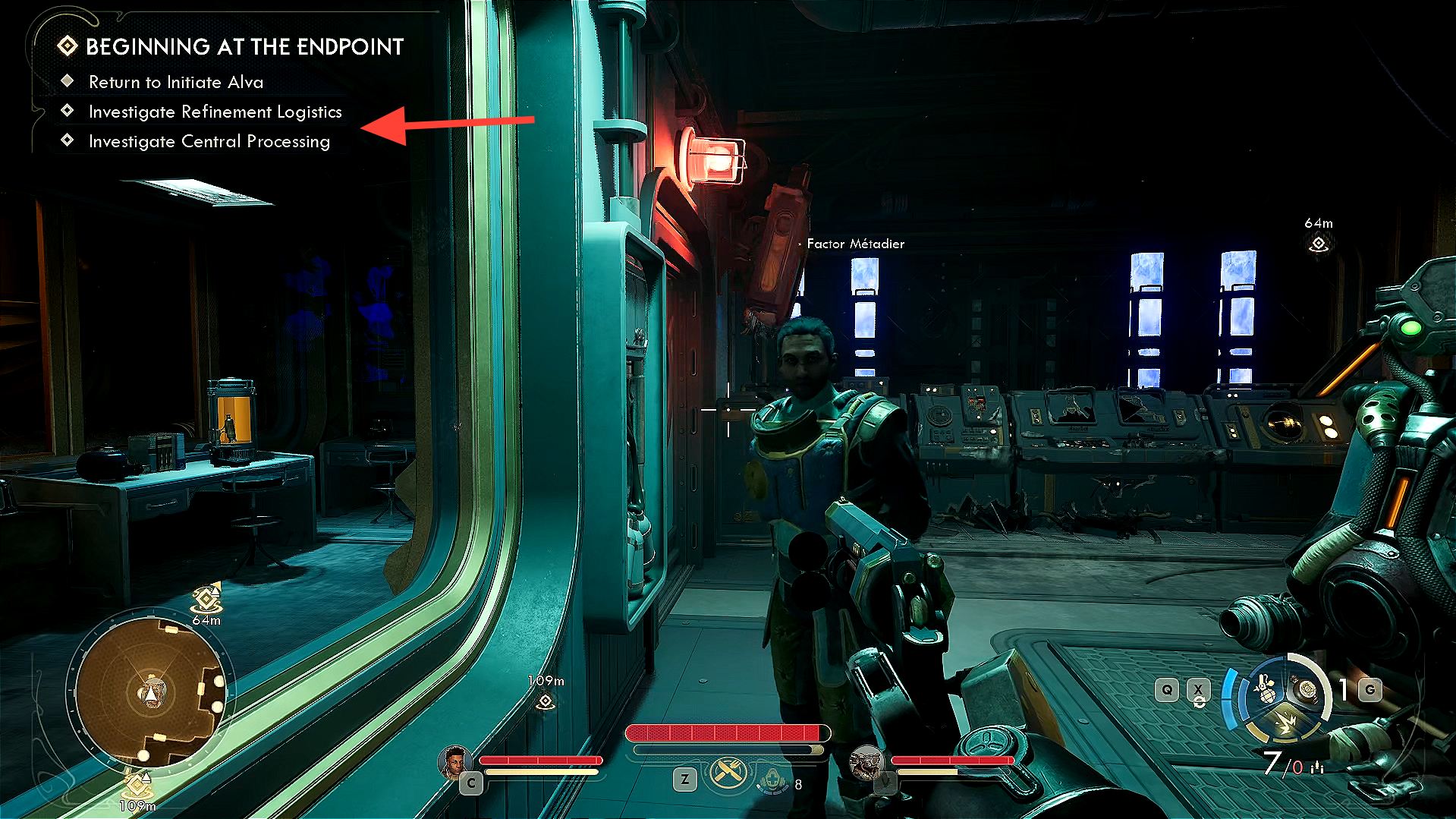
Task: Select the Investigate Central Processing objective
Action: pyautogui.click(x=209, y=141)
